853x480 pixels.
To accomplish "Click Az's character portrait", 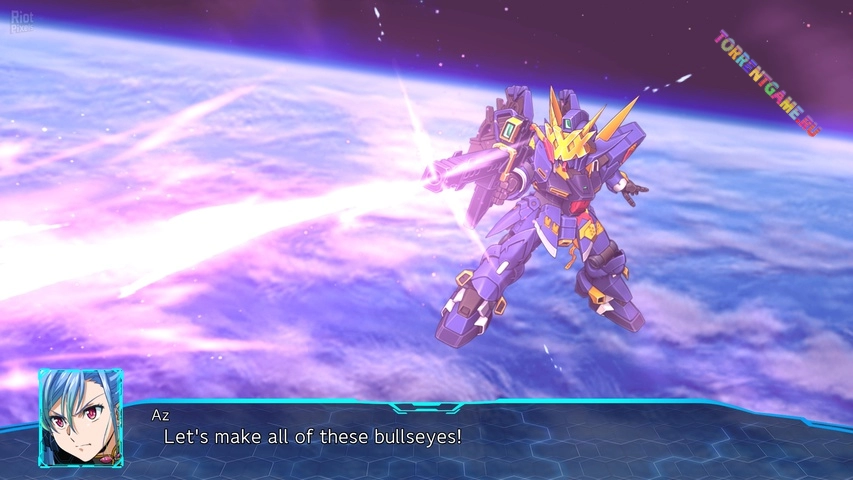I will point(81,415).
